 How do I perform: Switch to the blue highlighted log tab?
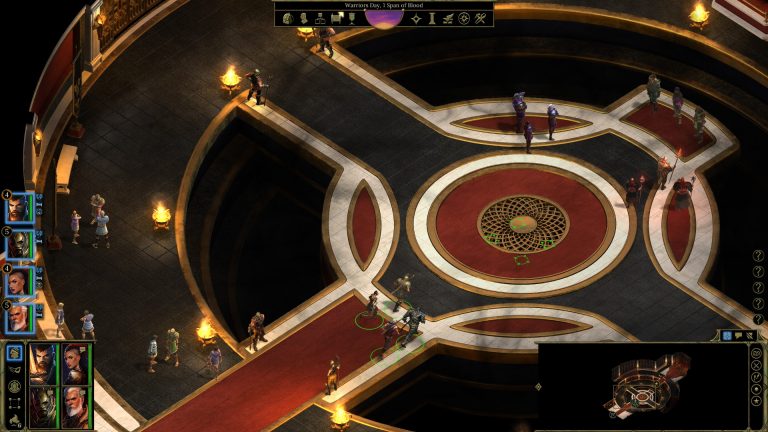[x=727, y=336]
